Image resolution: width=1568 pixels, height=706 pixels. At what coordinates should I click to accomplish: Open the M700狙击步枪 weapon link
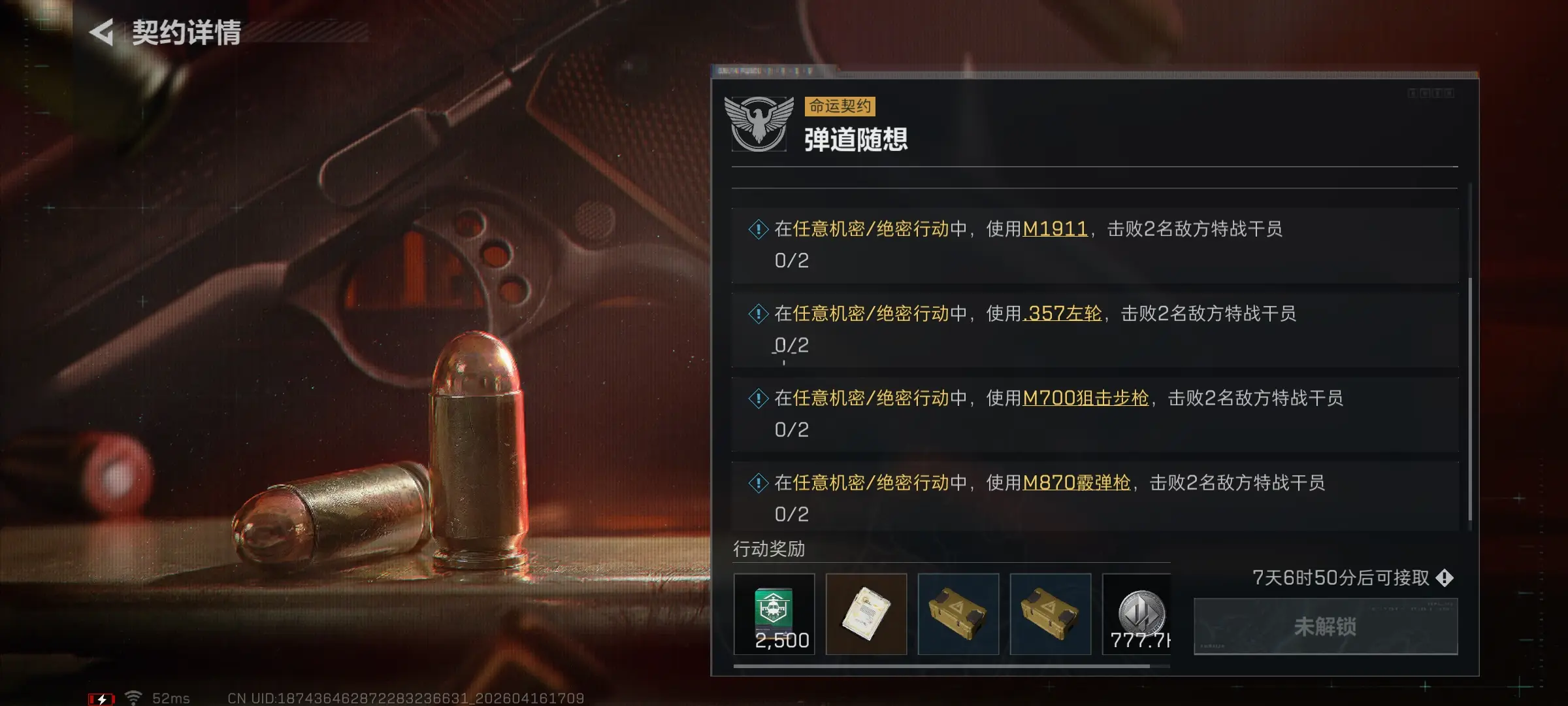tap(1085, 398)
